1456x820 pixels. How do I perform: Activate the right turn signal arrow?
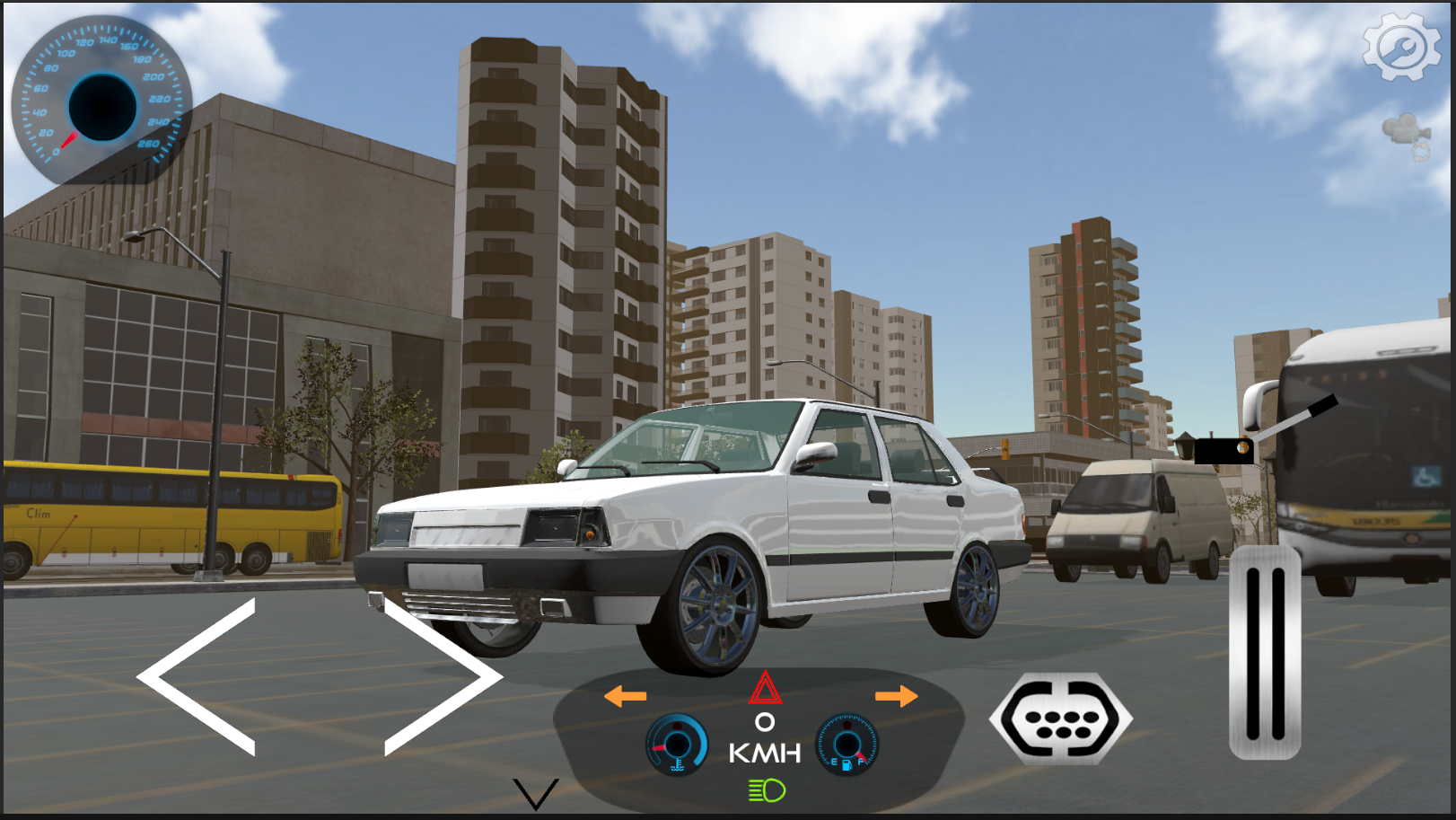(x=895, y=694)
